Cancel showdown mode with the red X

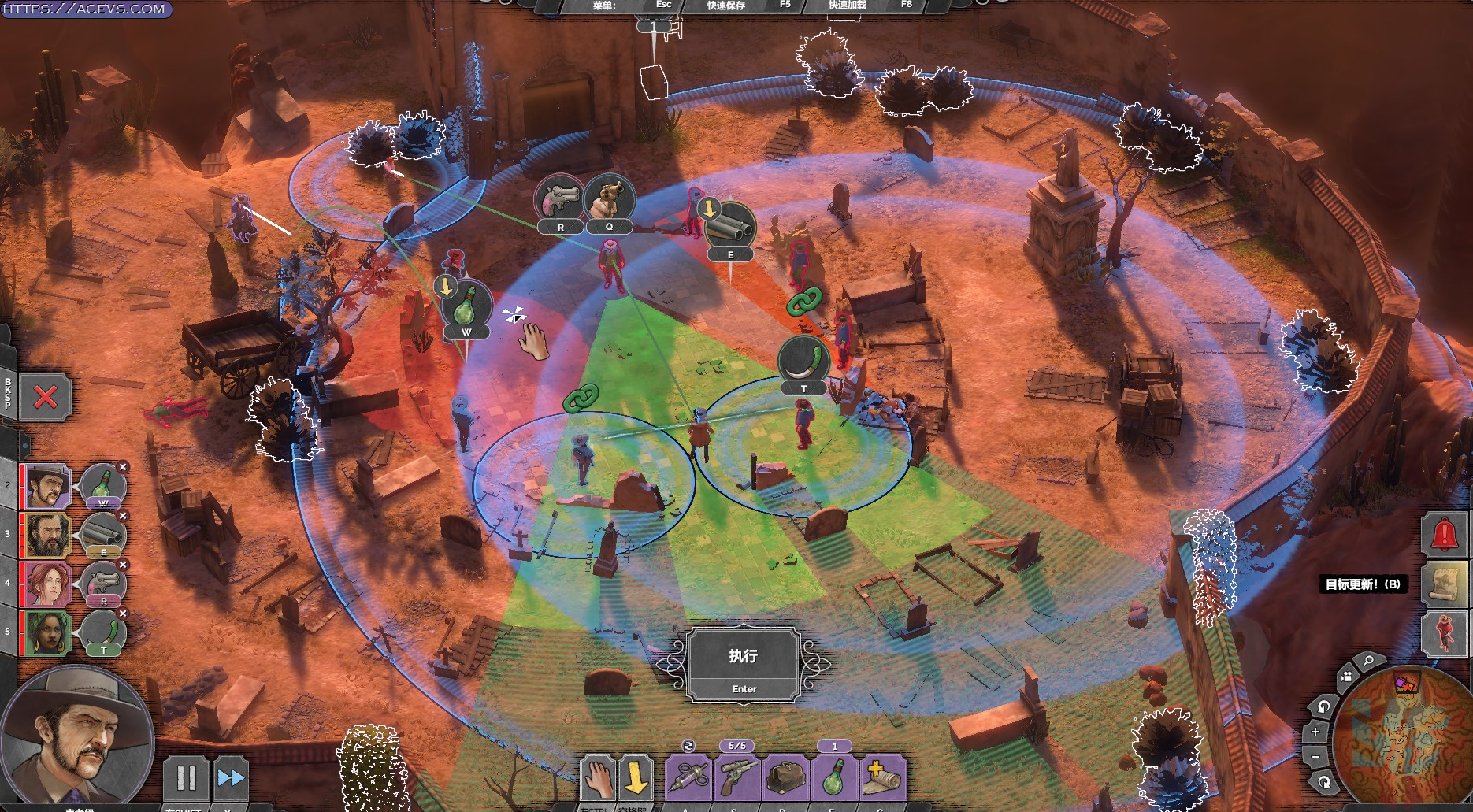[46, 397]
